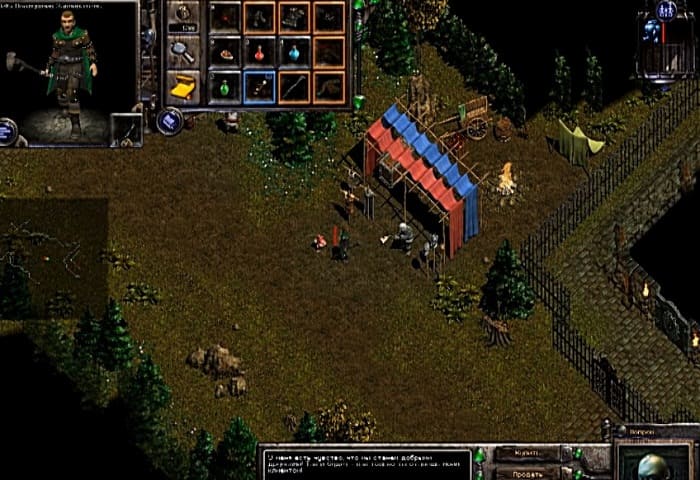Click the round blue button beside inventory

(170, 121)
